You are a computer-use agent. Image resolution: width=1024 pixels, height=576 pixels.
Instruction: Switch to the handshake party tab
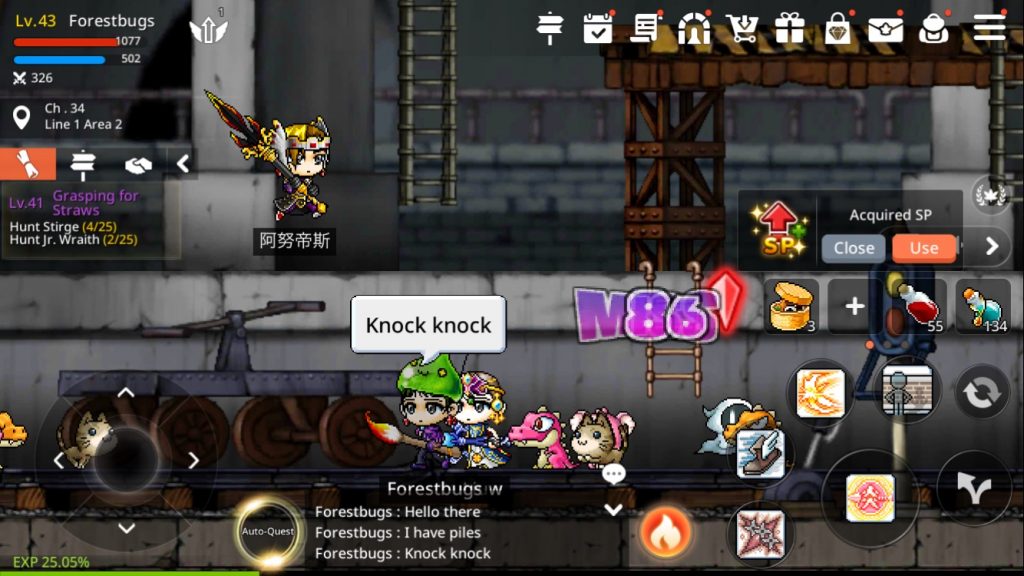(x=137, y=164)
